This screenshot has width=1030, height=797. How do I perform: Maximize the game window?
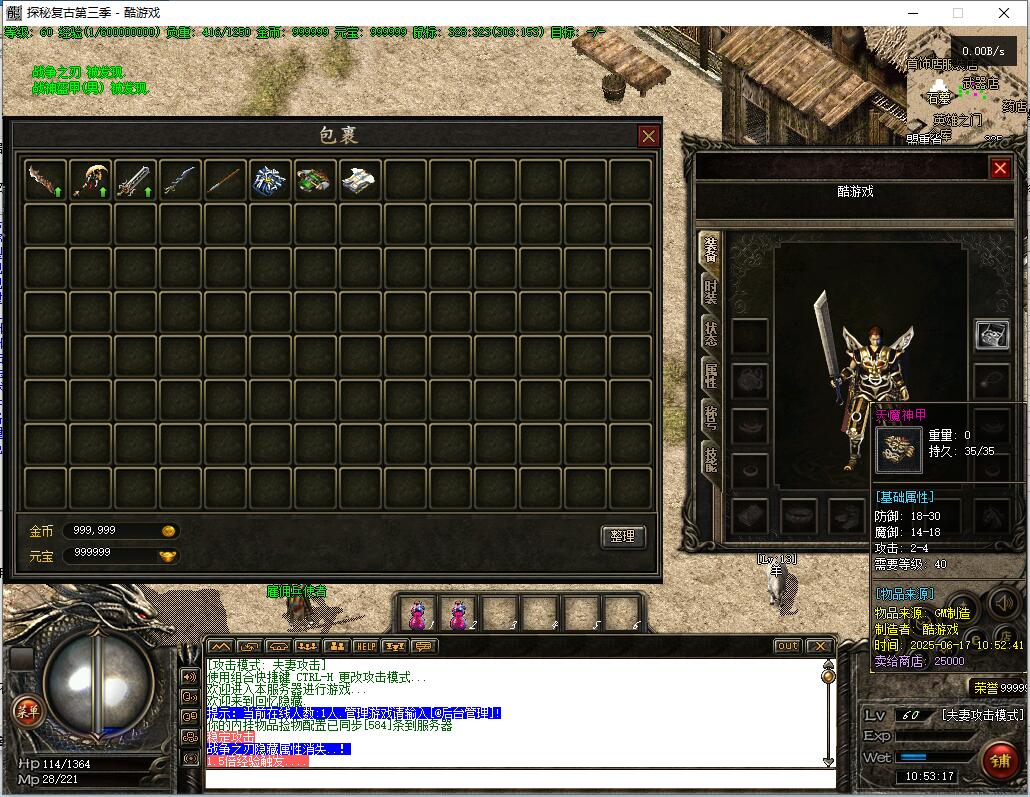[x=958, y=13]
